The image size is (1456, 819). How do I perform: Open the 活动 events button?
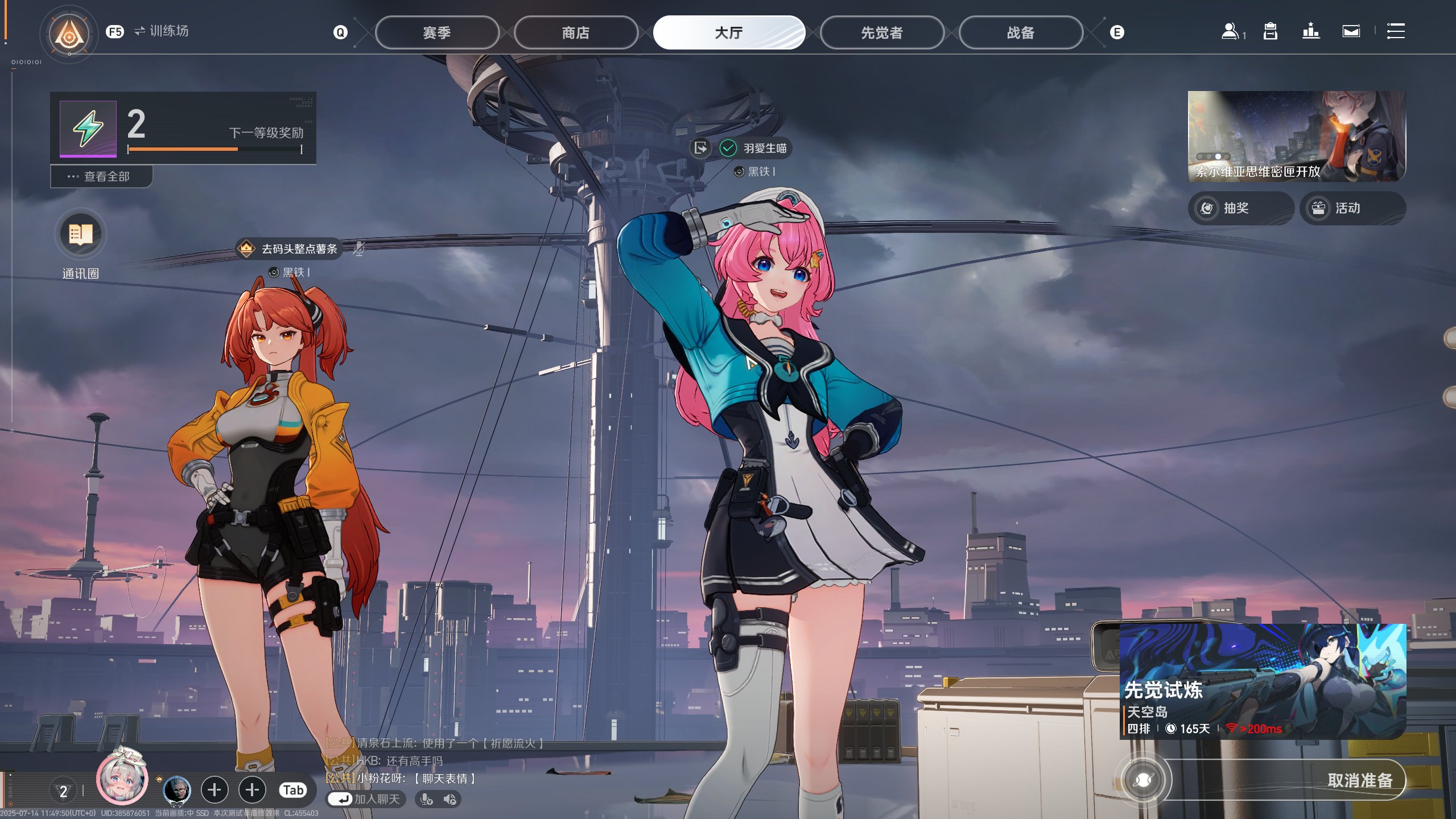point(1352,208)
